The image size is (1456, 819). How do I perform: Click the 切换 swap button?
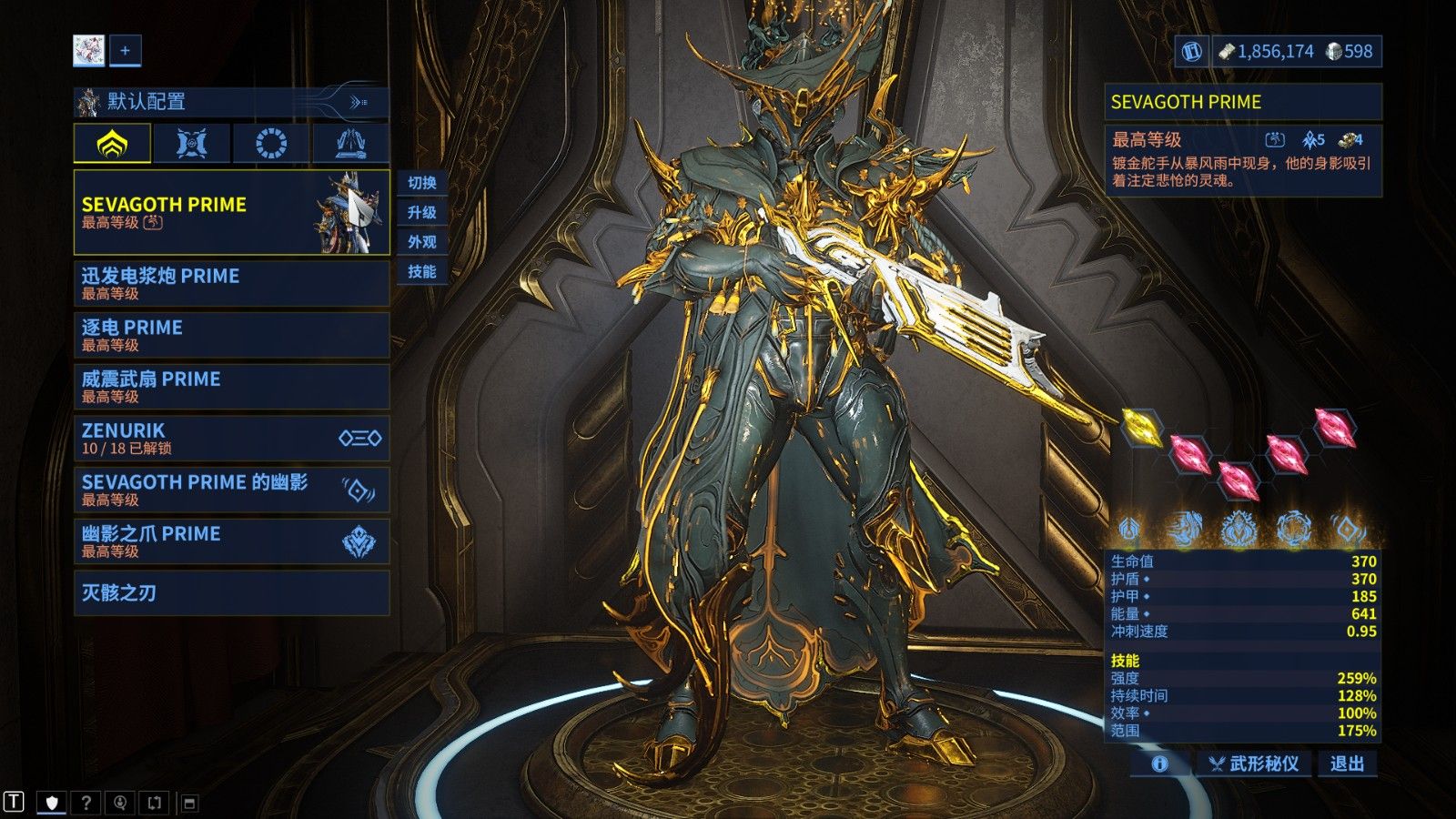422,183
